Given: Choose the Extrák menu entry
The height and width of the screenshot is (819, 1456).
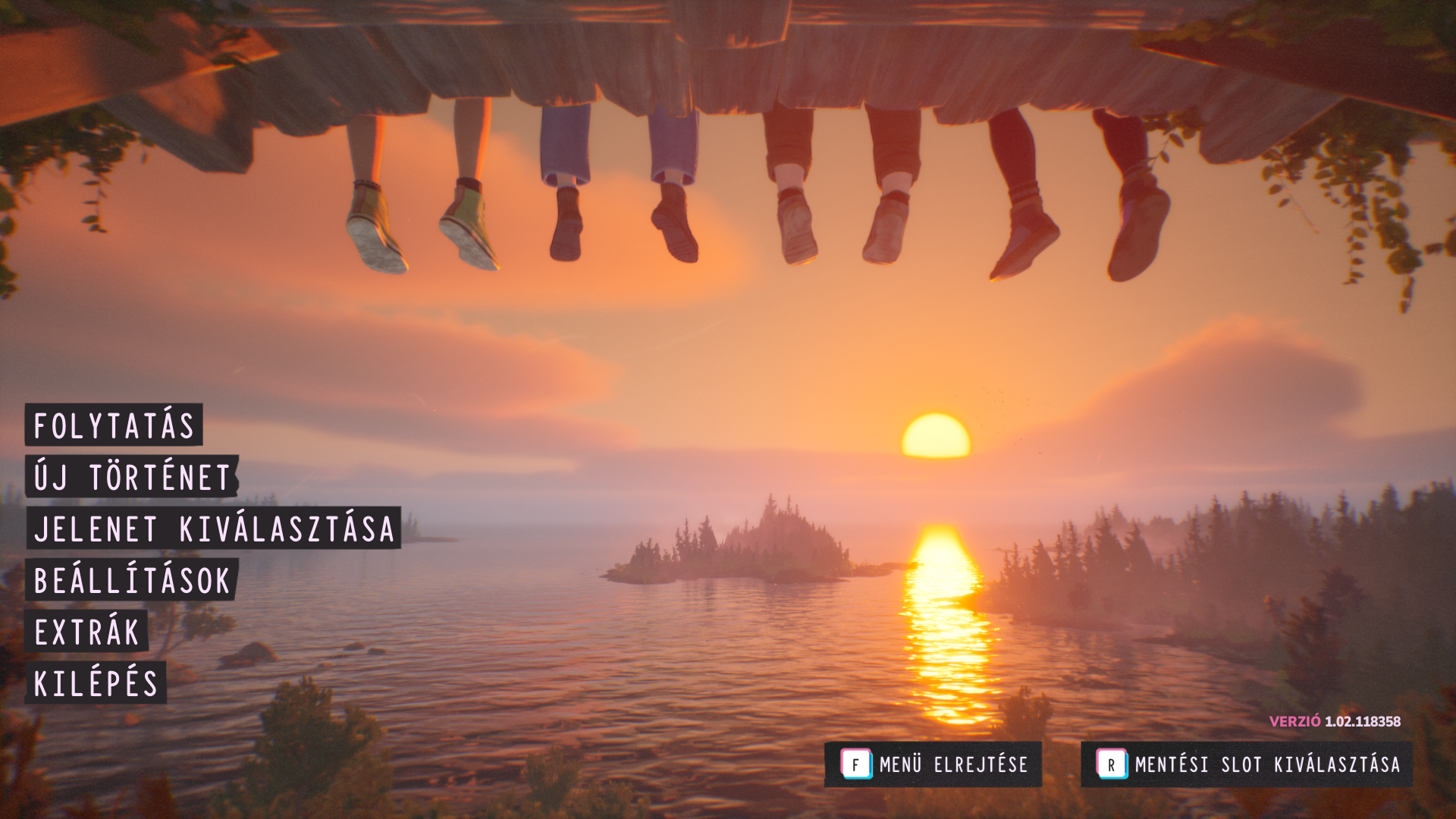Looking at the screenshot, I should 87,632.
